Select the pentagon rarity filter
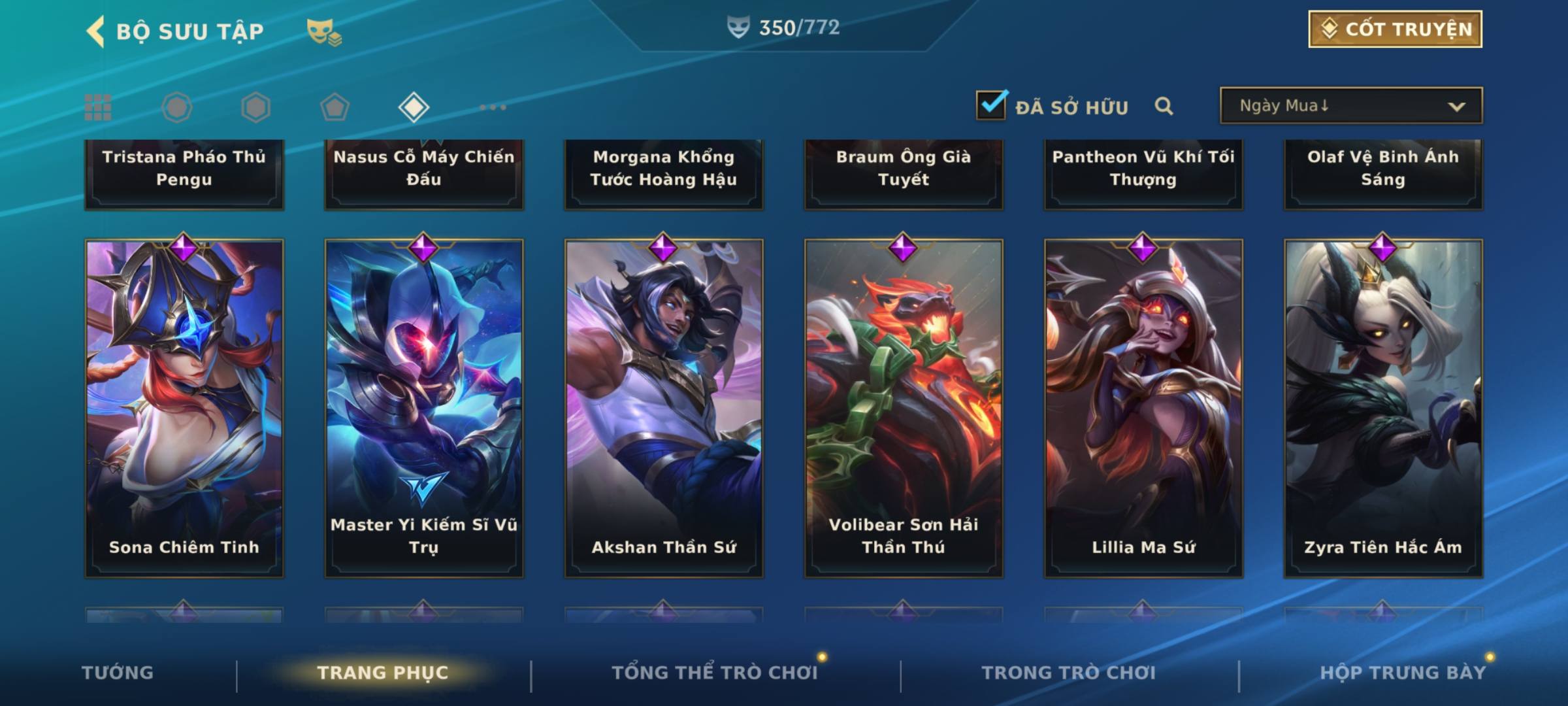This screenshot has height=706, width=1568. (335, 107)
